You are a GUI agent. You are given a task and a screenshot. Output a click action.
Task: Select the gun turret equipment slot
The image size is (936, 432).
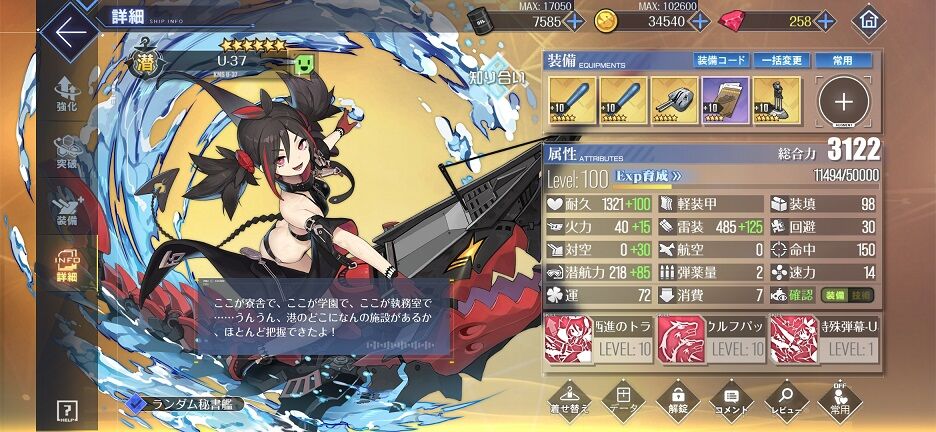pos(675,100)
